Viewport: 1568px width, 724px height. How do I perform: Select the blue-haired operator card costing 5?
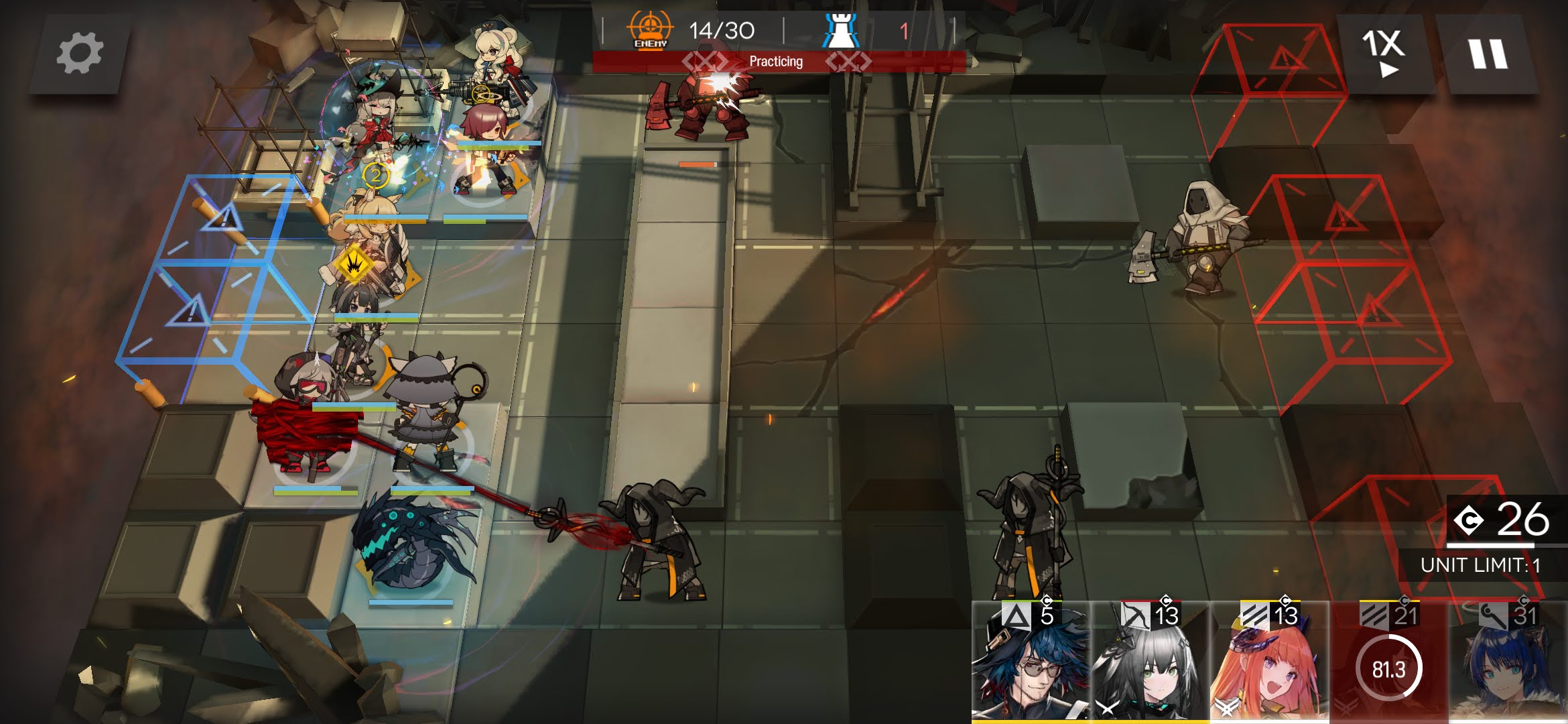coord(1030,664)
